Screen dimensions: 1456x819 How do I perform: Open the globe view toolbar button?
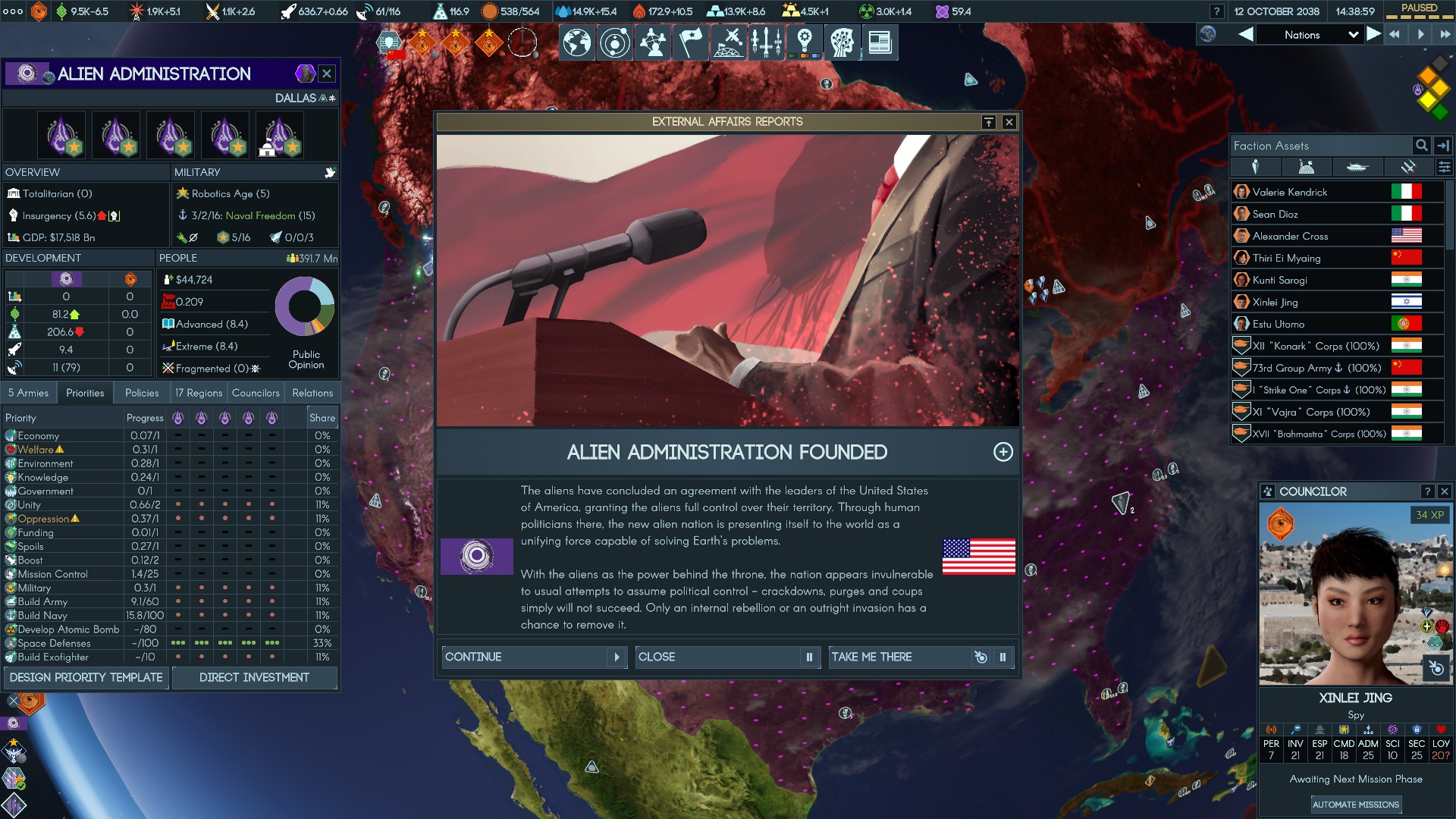(x=576, y=42)
